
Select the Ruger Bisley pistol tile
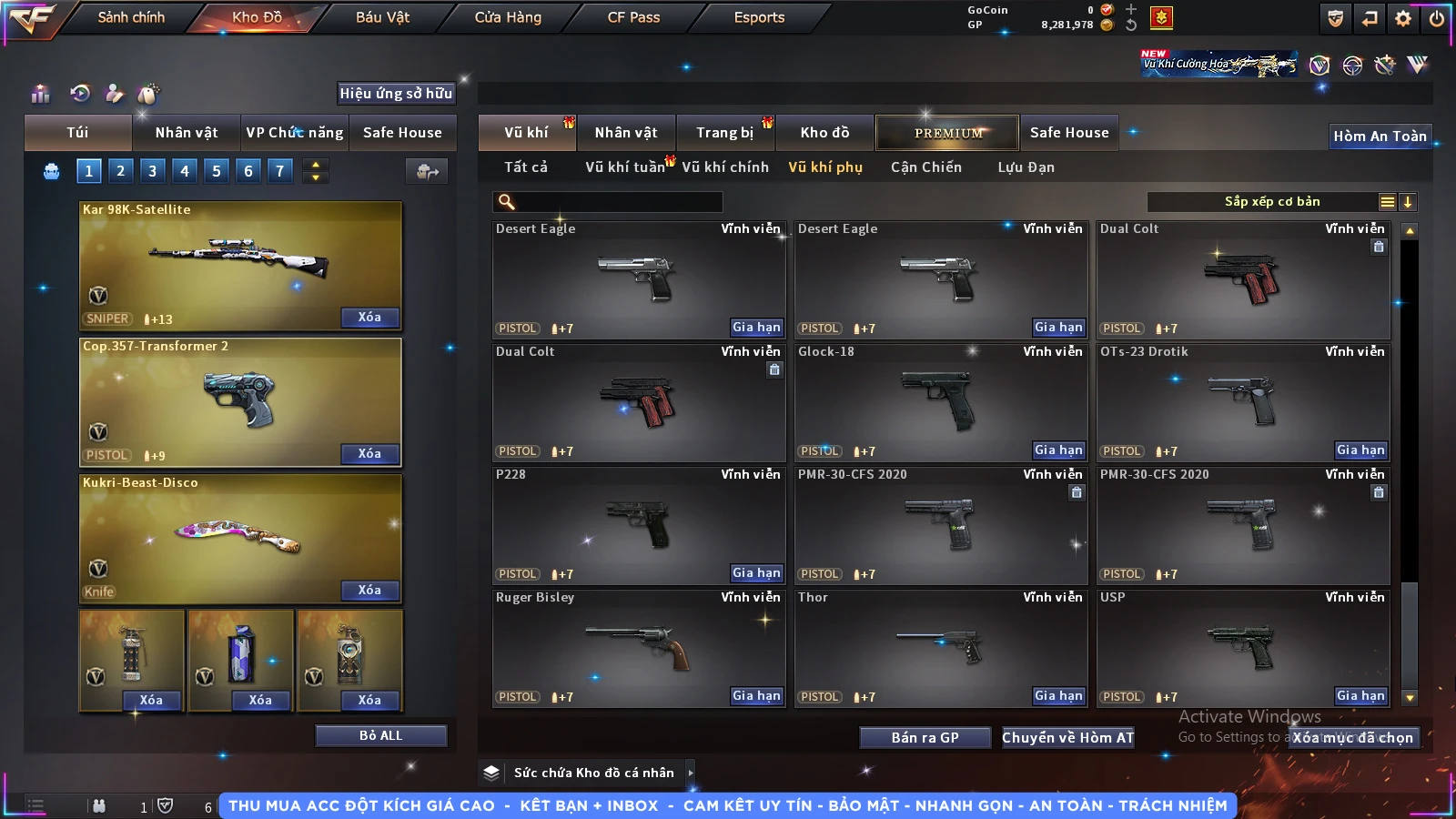[x=639, y=648]
